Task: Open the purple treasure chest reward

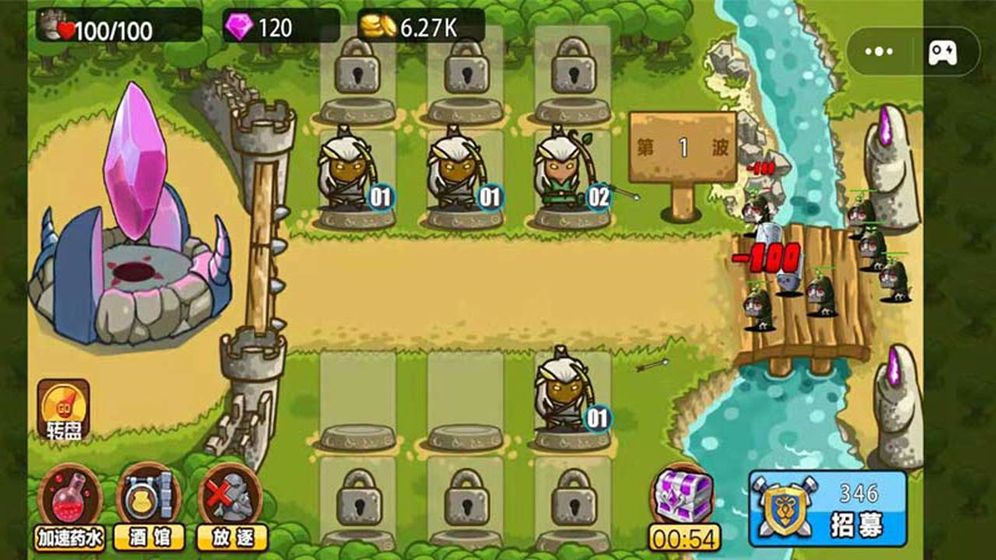Action: (x=683, y=494)
